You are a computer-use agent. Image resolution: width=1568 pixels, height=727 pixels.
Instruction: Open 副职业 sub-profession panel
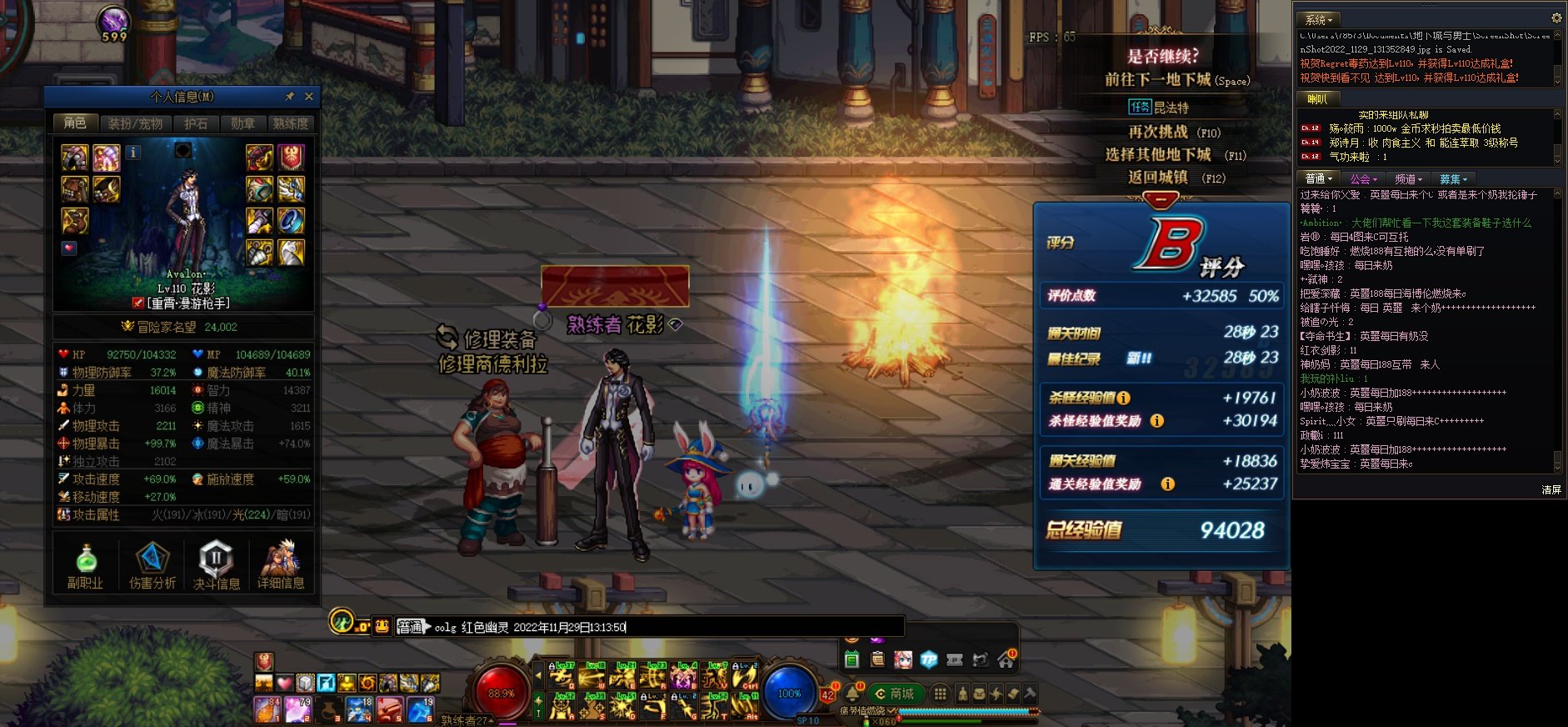pos(85,566)
